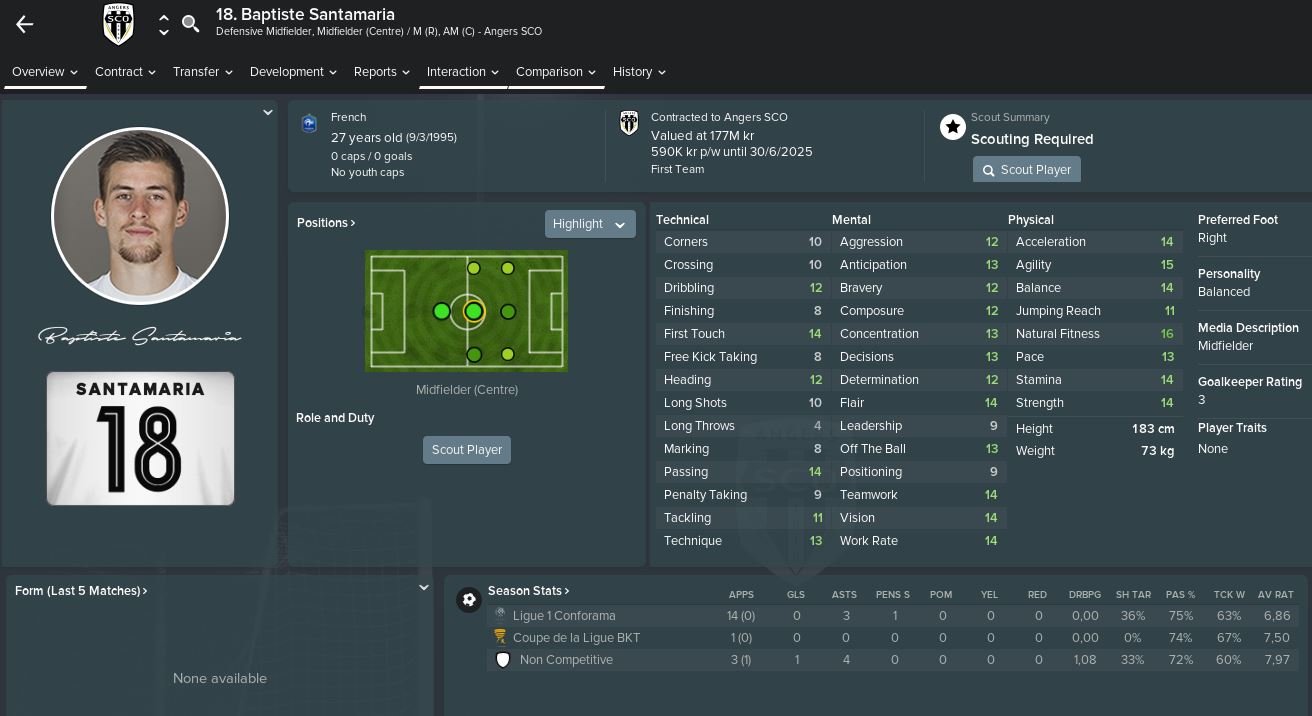Switch to the Development tab
The height and width of the screenshot is (716, 1312).
(x=293, y=72)
